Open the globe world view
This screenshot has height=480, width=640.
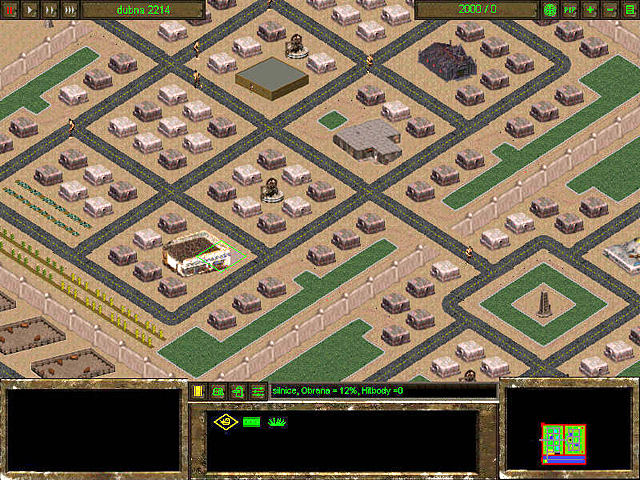tap(550, 9)
